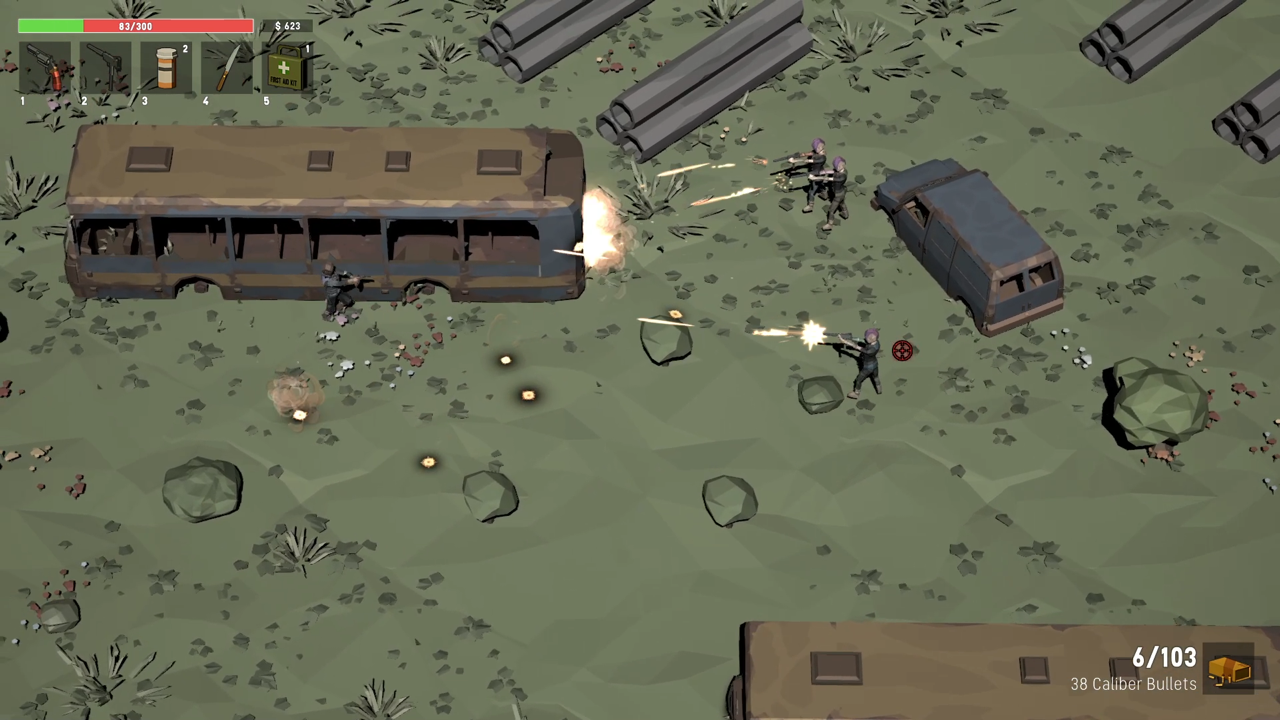1280x720 pixels.
Task: Choose the First Aid Kit slot
Action: point(287,68)
